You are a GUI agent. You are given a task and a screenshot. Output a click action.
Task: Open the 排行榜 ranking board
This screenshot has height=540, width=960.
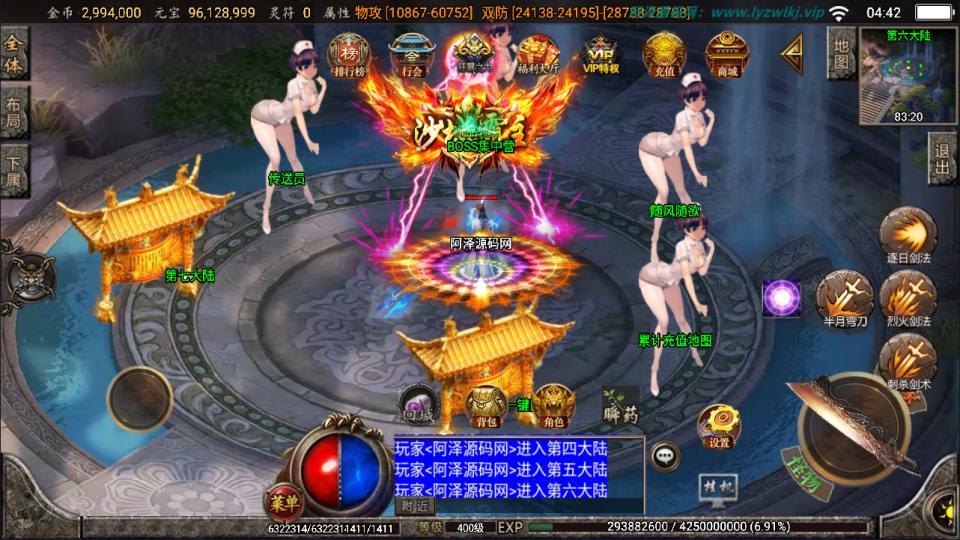pos(347,54)
